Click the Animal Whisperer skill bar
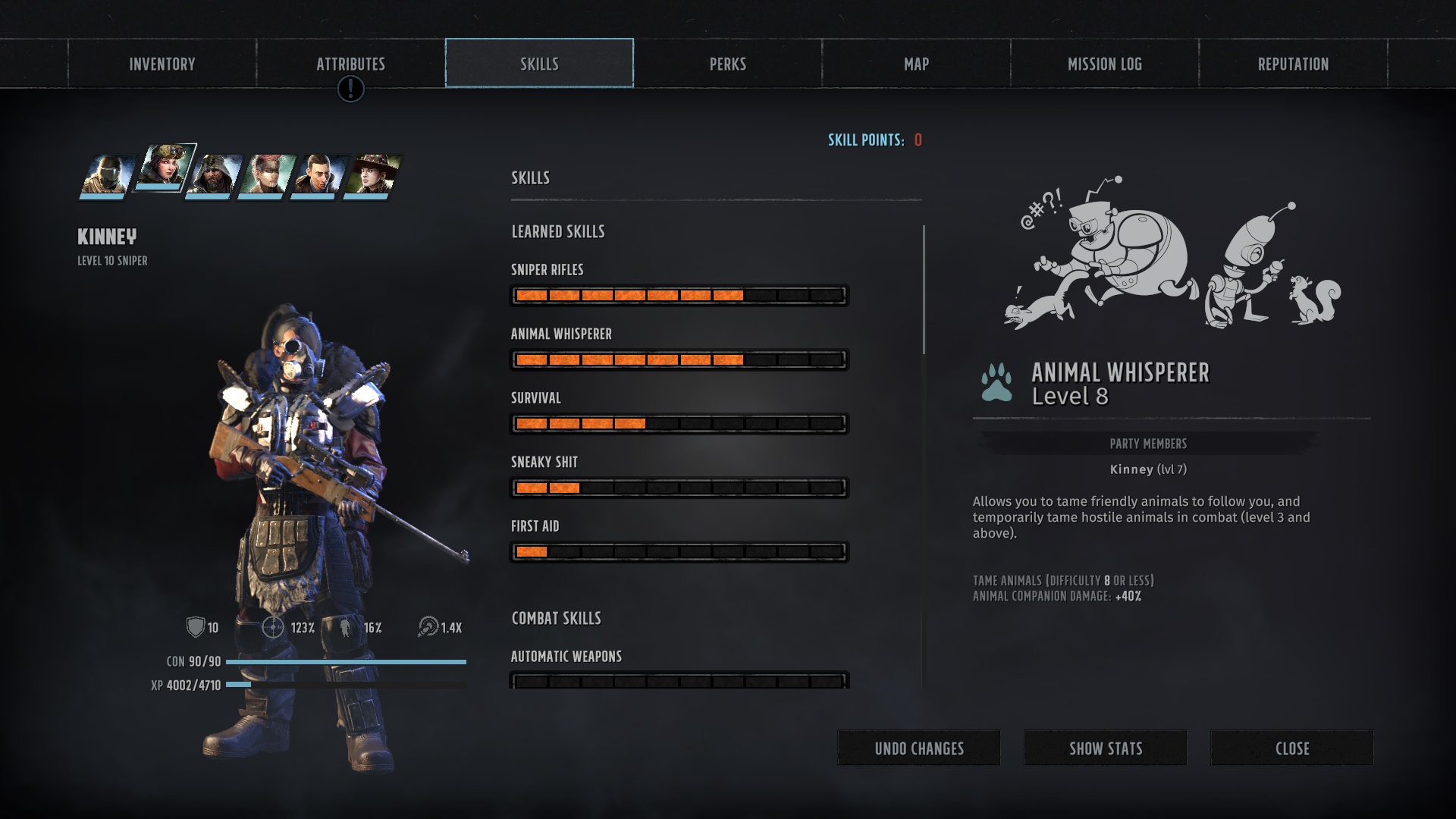This screenshot has height=819, width=1456. click(x=679, y=359)
